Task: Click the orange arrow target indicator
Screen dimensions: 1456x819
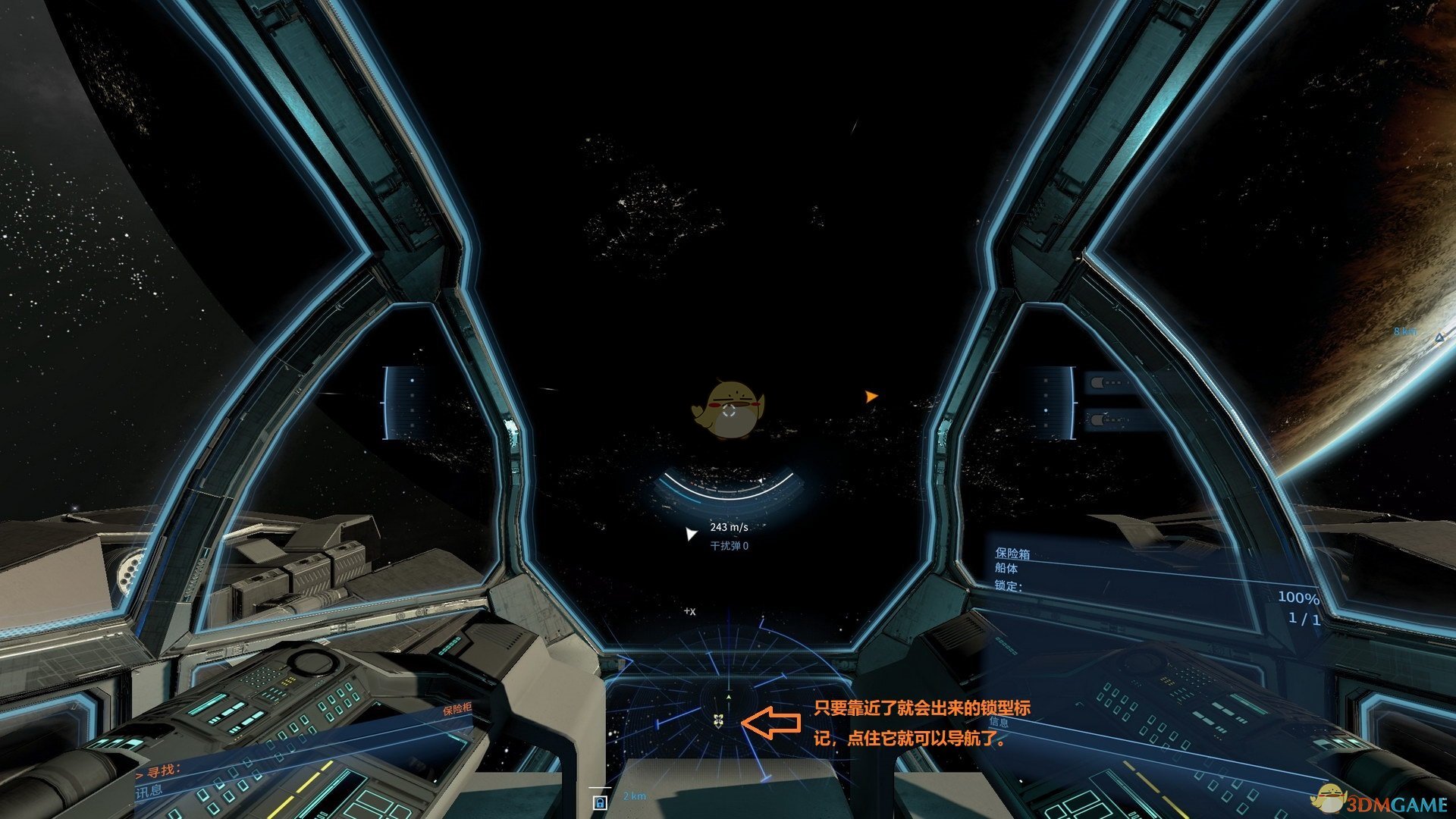Action: (871, 396)
